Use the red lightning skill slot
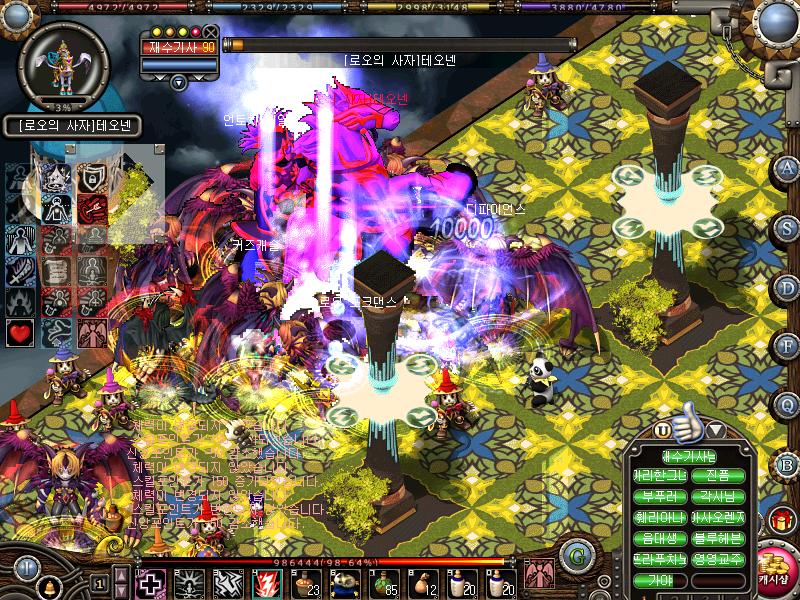This screenshot has height=600, width=800. point(267,582)
